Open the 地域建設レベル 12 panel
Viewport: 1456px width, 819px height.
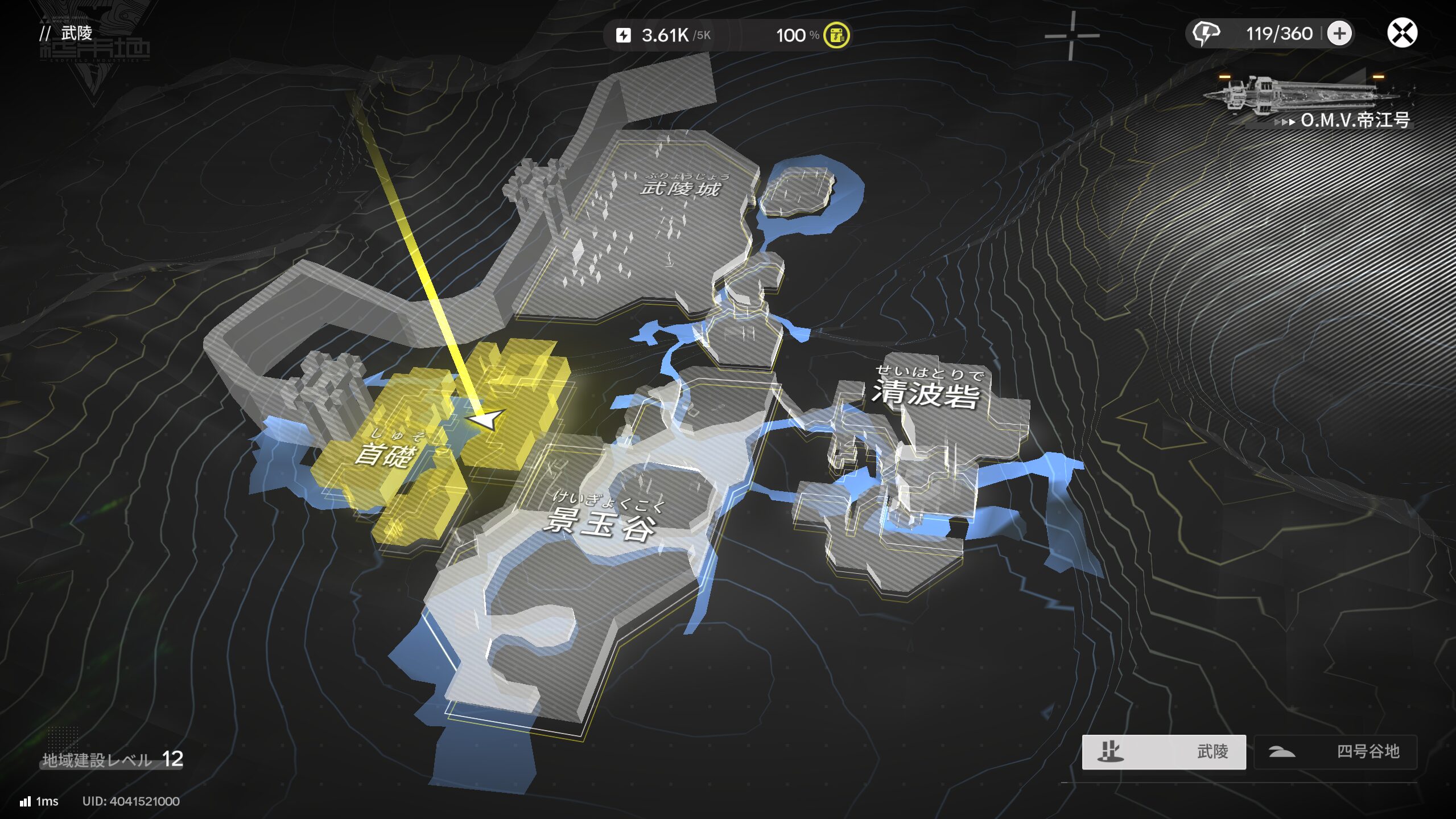(x=113, y=759)
